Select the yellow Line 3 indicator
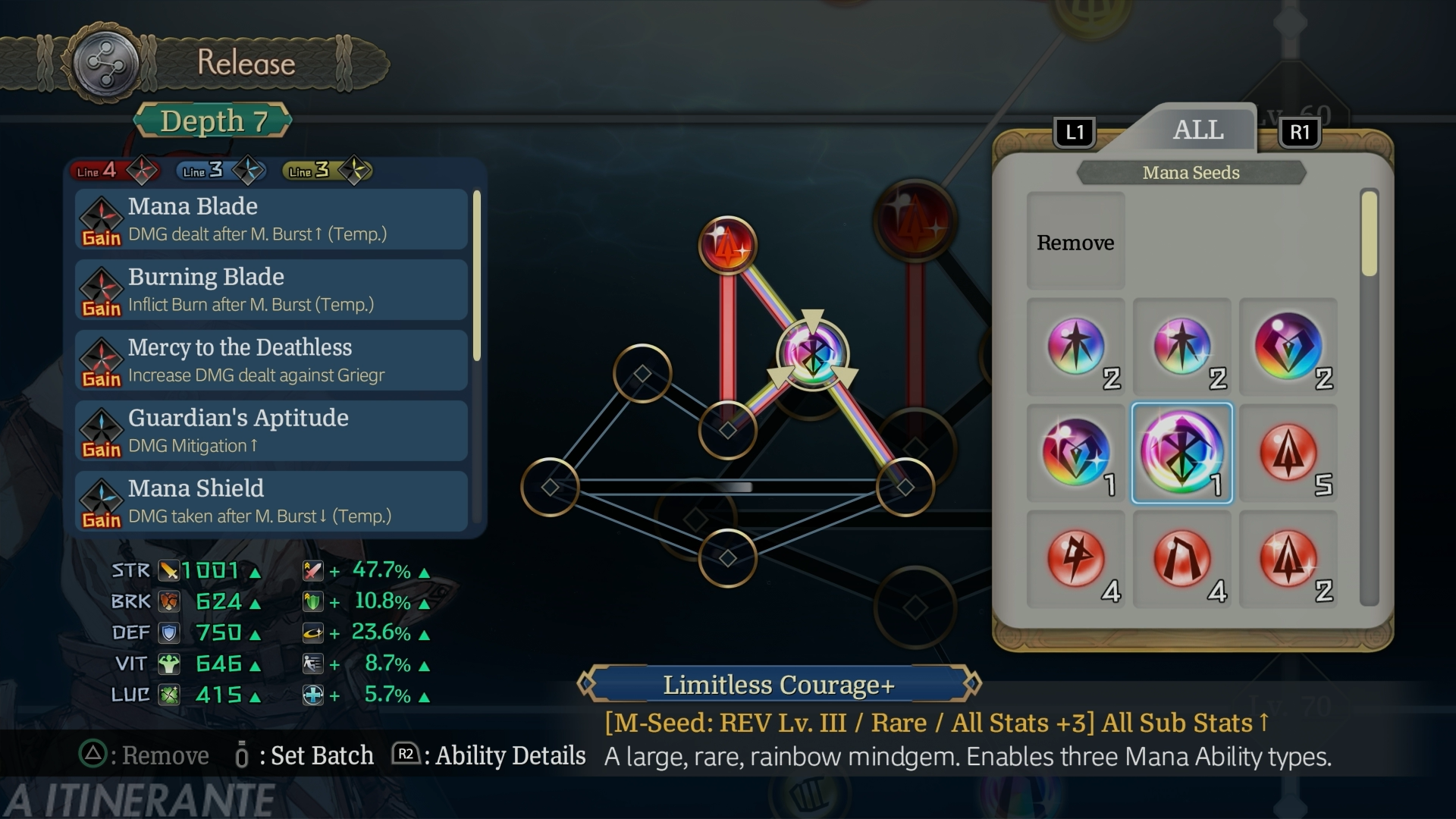This screenshot has width=1456, height=819. (326, 171)
